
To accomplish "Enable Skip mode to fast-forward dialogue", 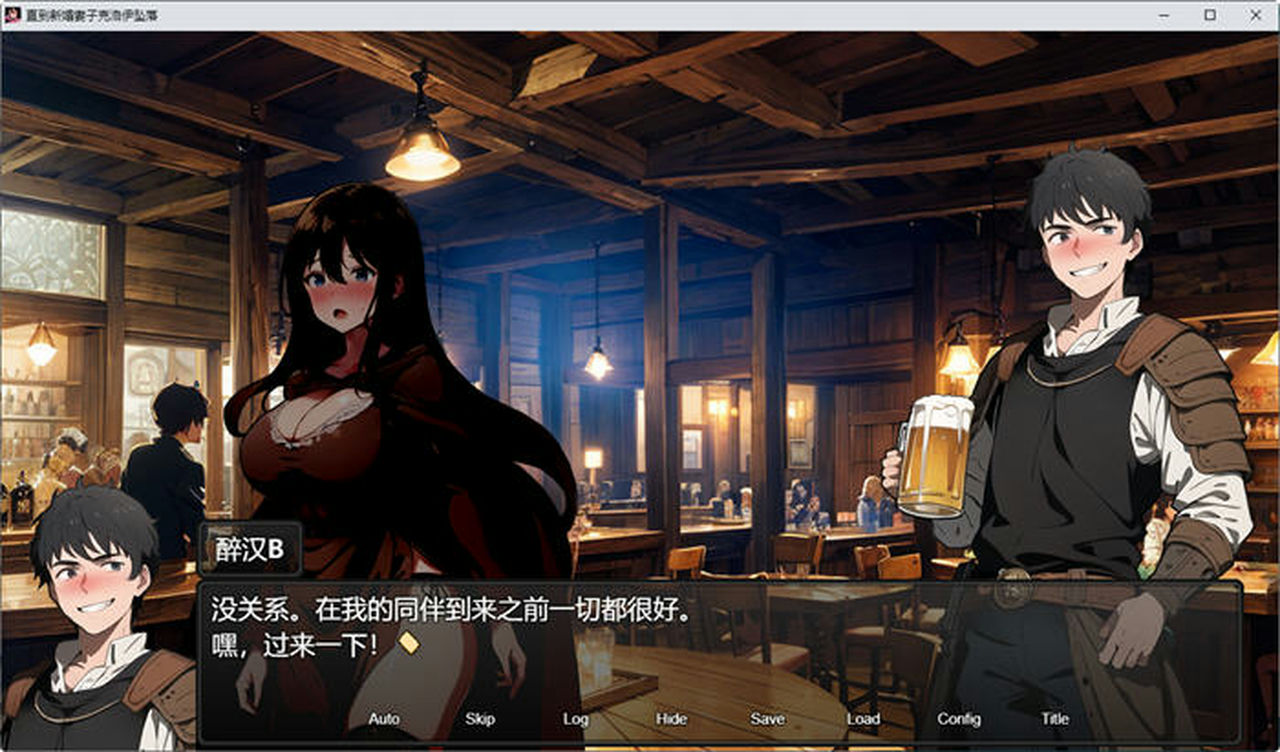I will pyautogui.click(x=478, y=719).
